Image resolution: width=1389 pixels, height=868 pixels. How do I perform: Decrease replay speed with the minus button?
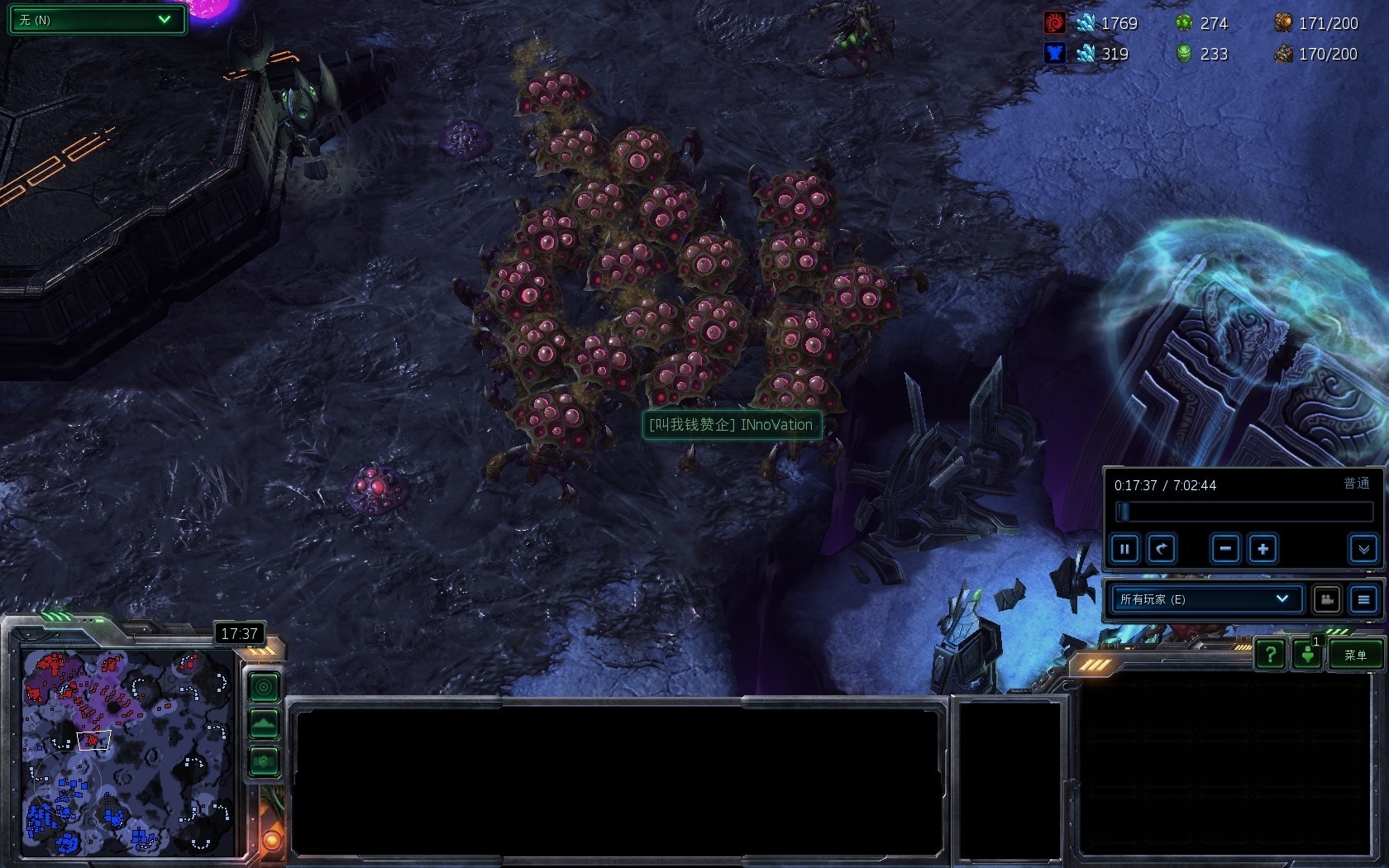tap(1225, 549)
